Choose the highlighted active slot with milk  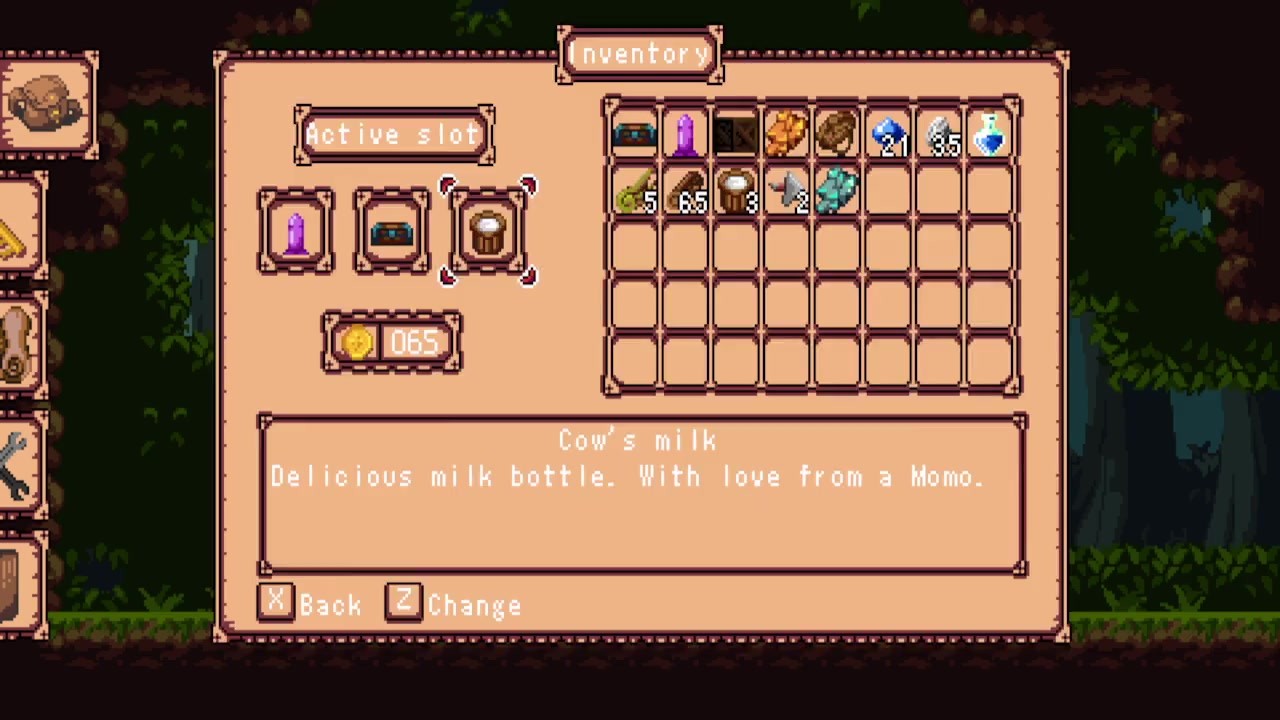pos(488,232)
